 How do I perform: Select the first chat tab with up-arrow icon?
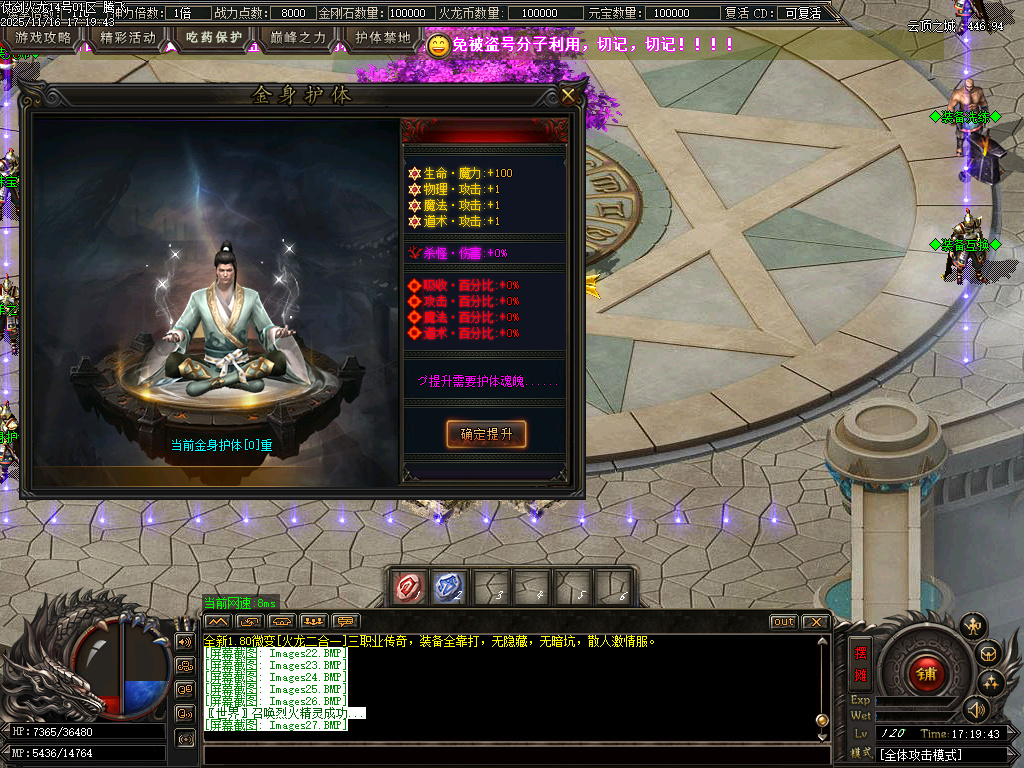(217, 622)
